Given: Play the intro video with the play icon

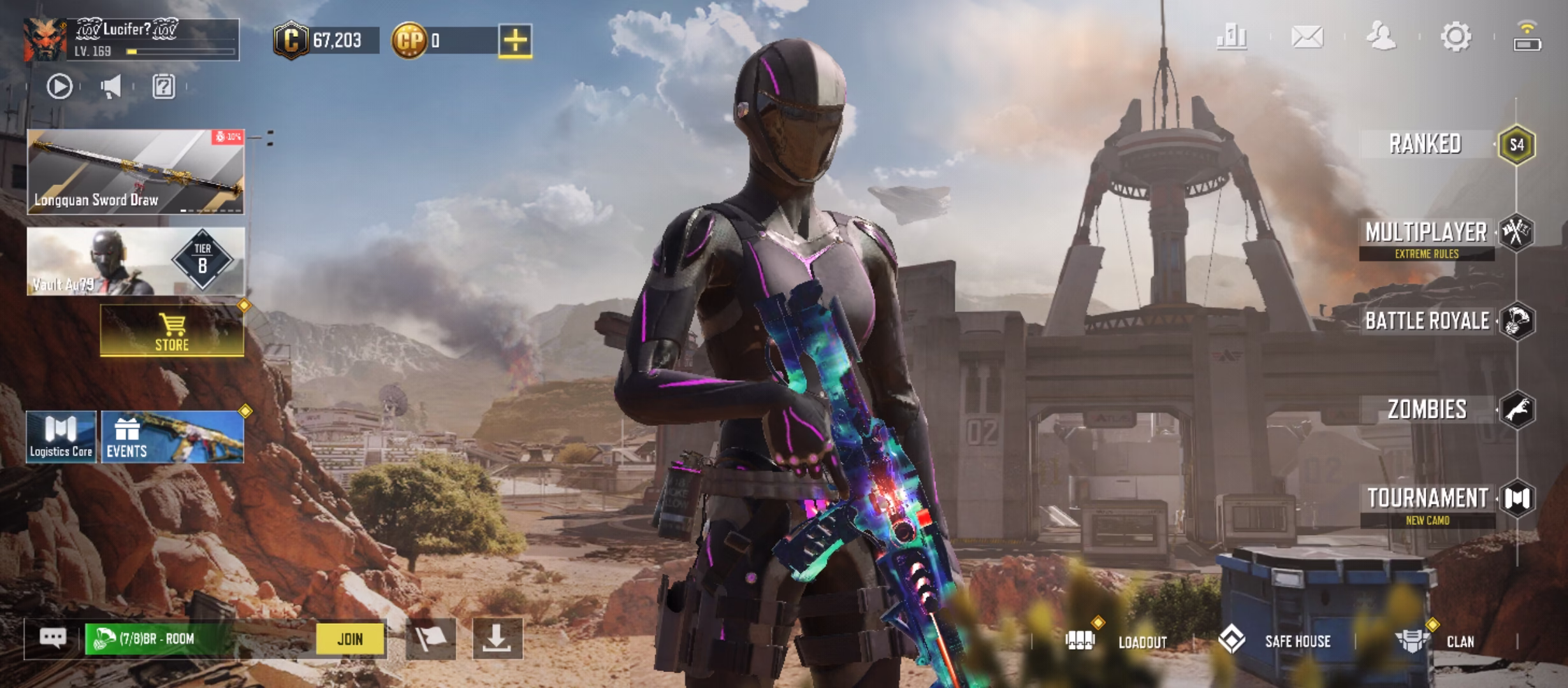Looking at the screenshot, I should coord(60,86).
